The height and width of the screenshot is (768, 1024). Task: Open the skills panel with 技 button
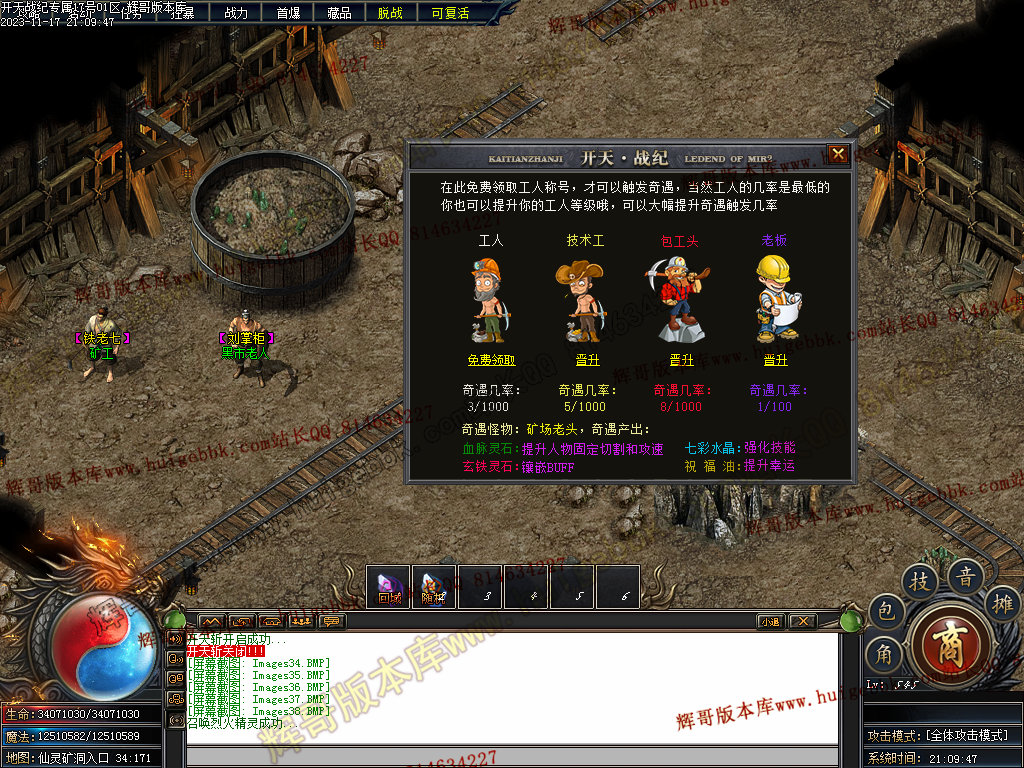pyautogui.click(x=920, y=581)
